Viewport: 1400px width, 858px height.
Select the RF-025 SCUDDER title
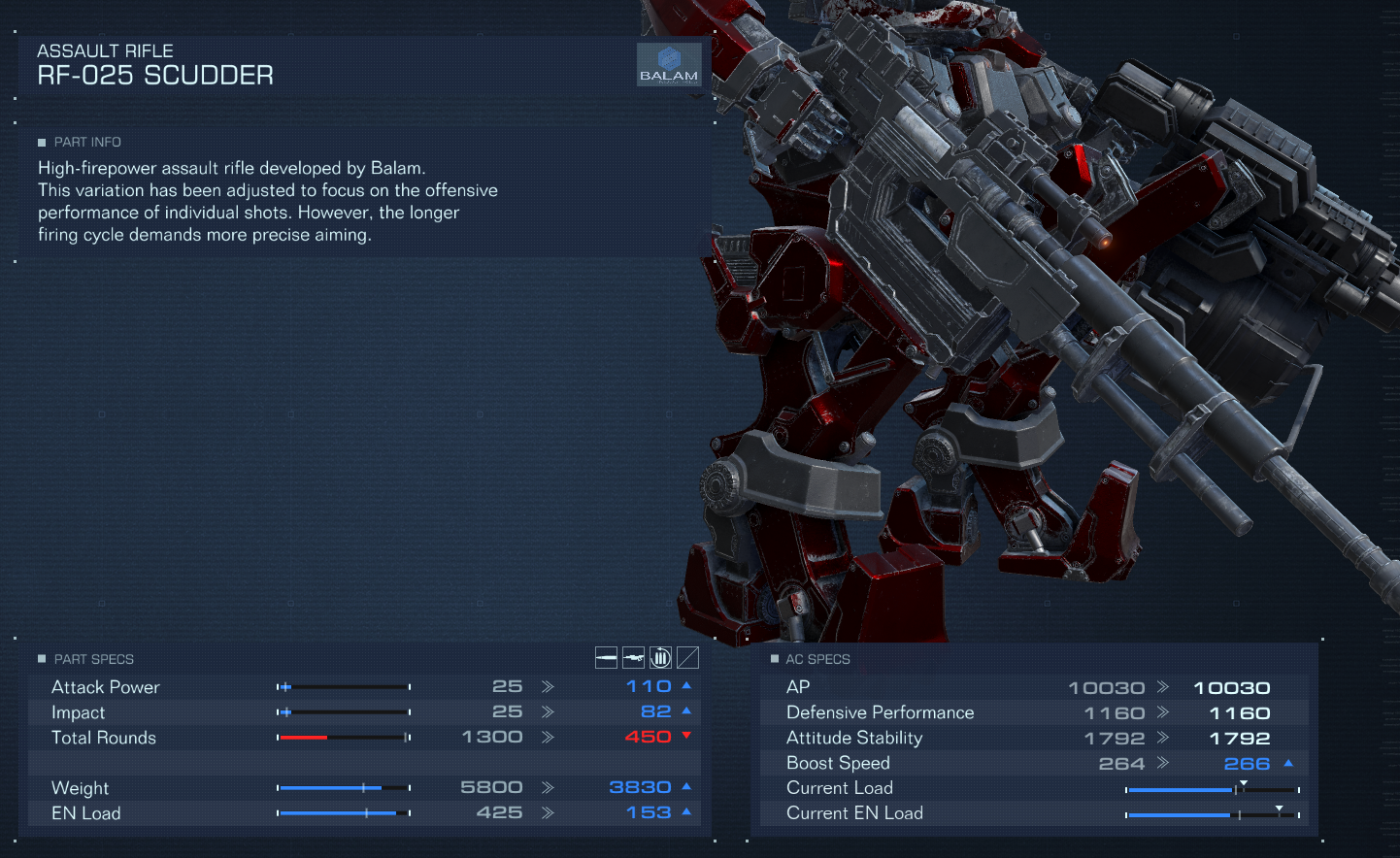tap(155, 74)
